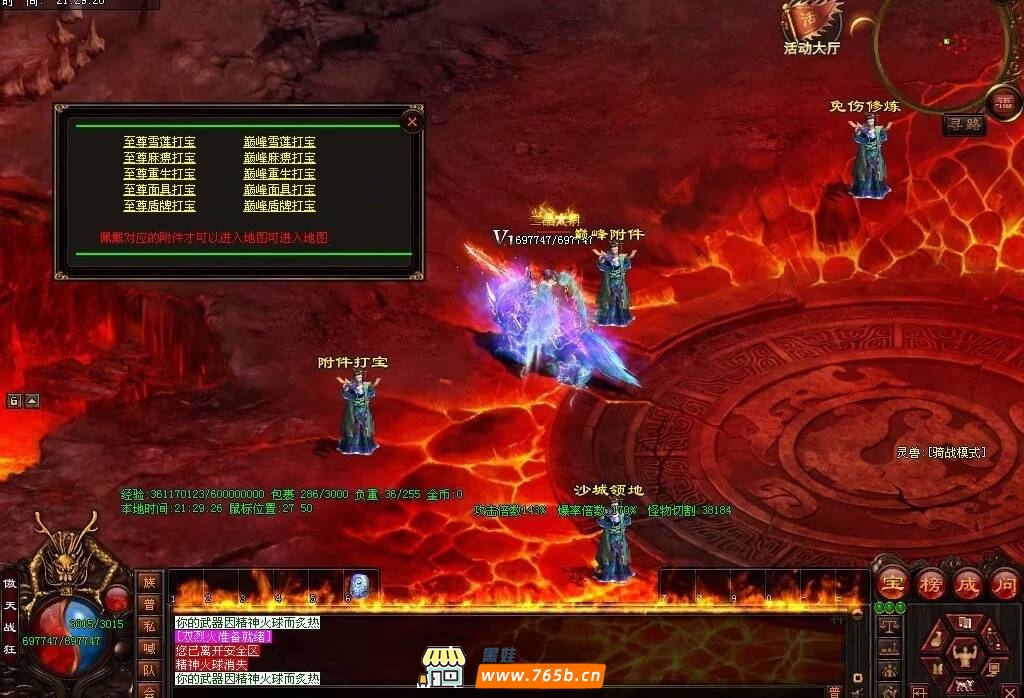Switch chat to the 私 private channel
The width and height of the screenshot is (1024, 698).
click(148, 625)
